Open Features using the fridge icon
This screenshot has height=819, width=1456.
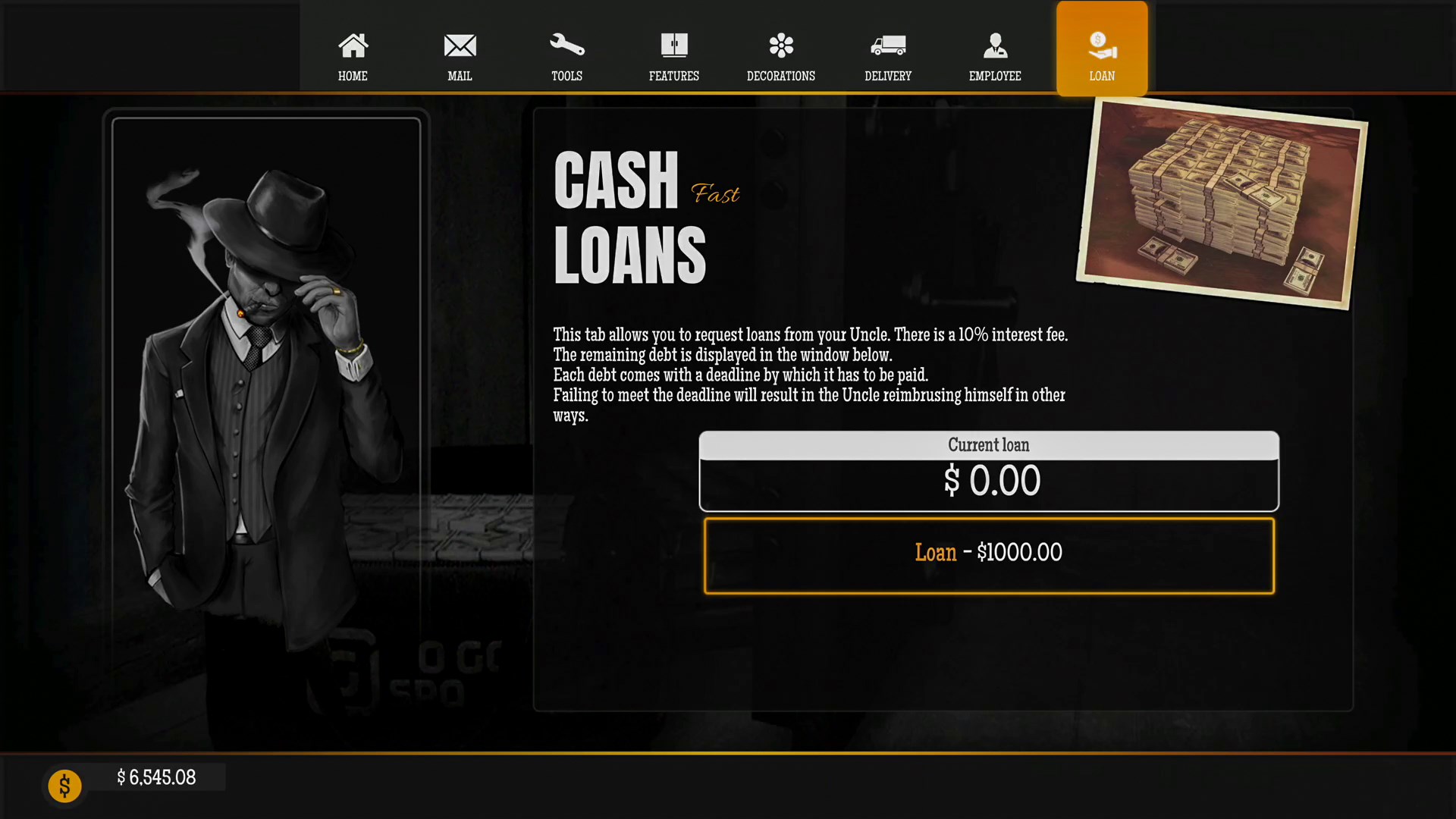pyautogui.click(x=673, y=45)
